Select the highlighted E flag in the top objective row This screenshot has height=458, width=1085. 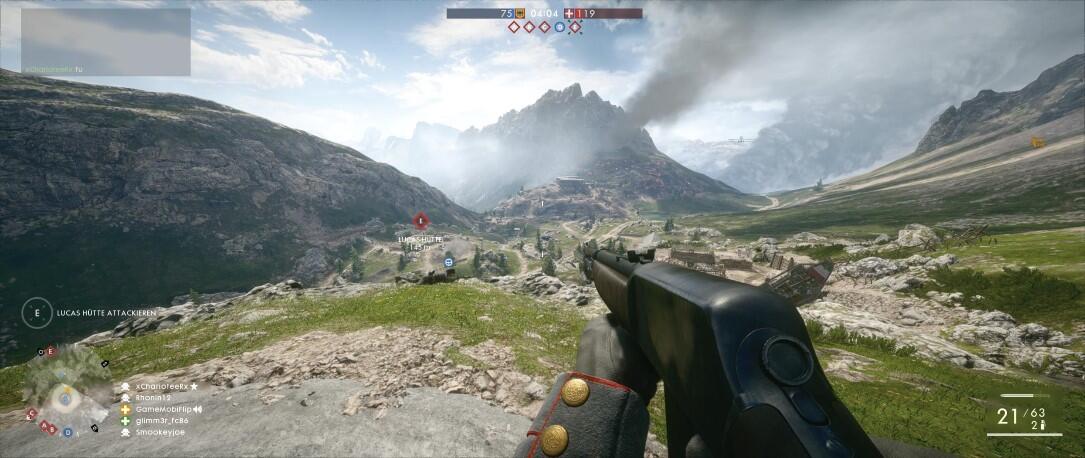pyautogui.click(x=575, y=27)
